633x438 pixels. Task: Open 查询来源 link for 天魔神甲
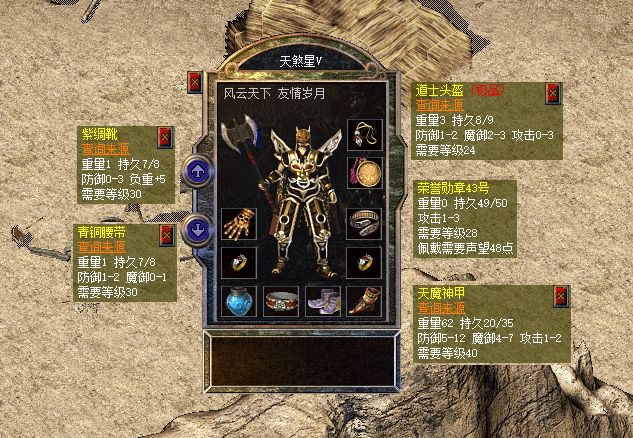(x=438, y=309)
